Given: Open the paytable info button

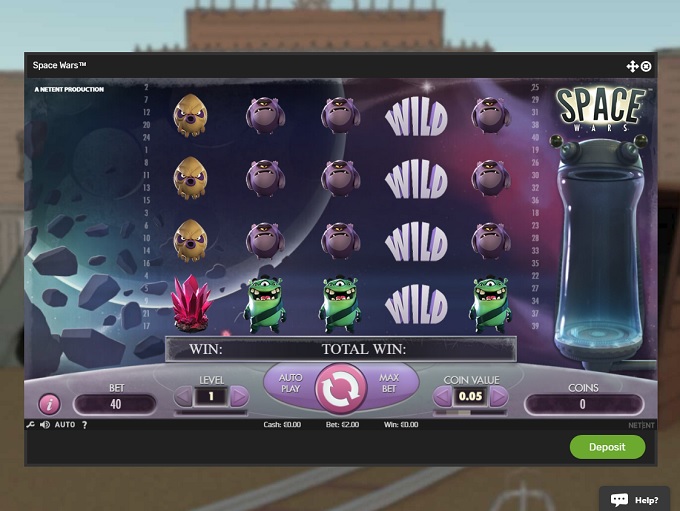Looking at the screenshot, I should pyautogui.click(x=49, y=404).
